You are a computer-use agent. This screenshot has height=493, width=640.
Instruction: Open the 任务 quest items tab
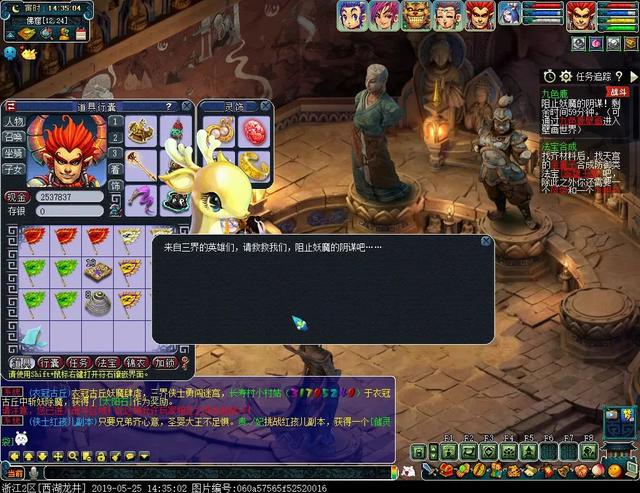pyautogui.click(x=79, y=363)
